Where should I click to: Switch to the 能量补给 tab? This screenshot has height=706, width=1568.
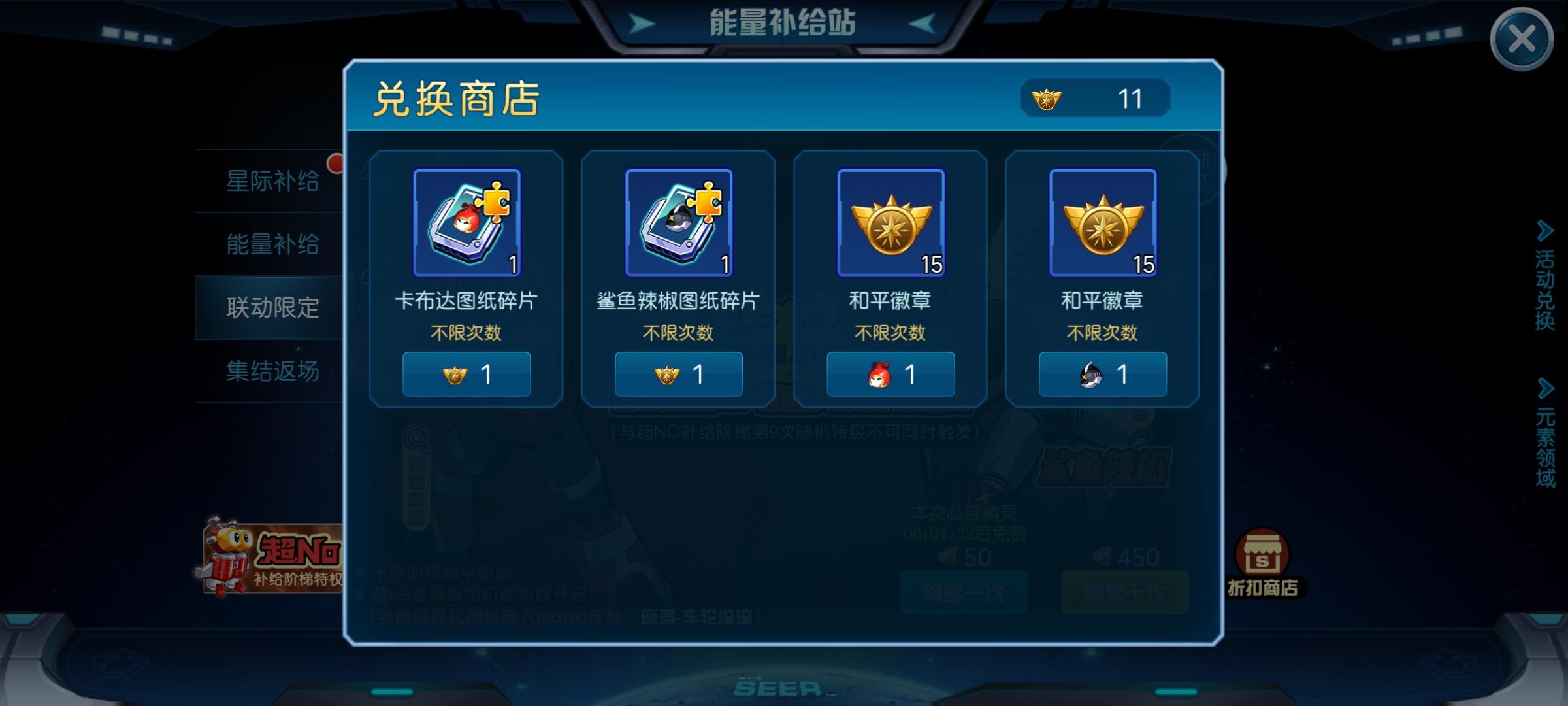(x=274, y=243)
